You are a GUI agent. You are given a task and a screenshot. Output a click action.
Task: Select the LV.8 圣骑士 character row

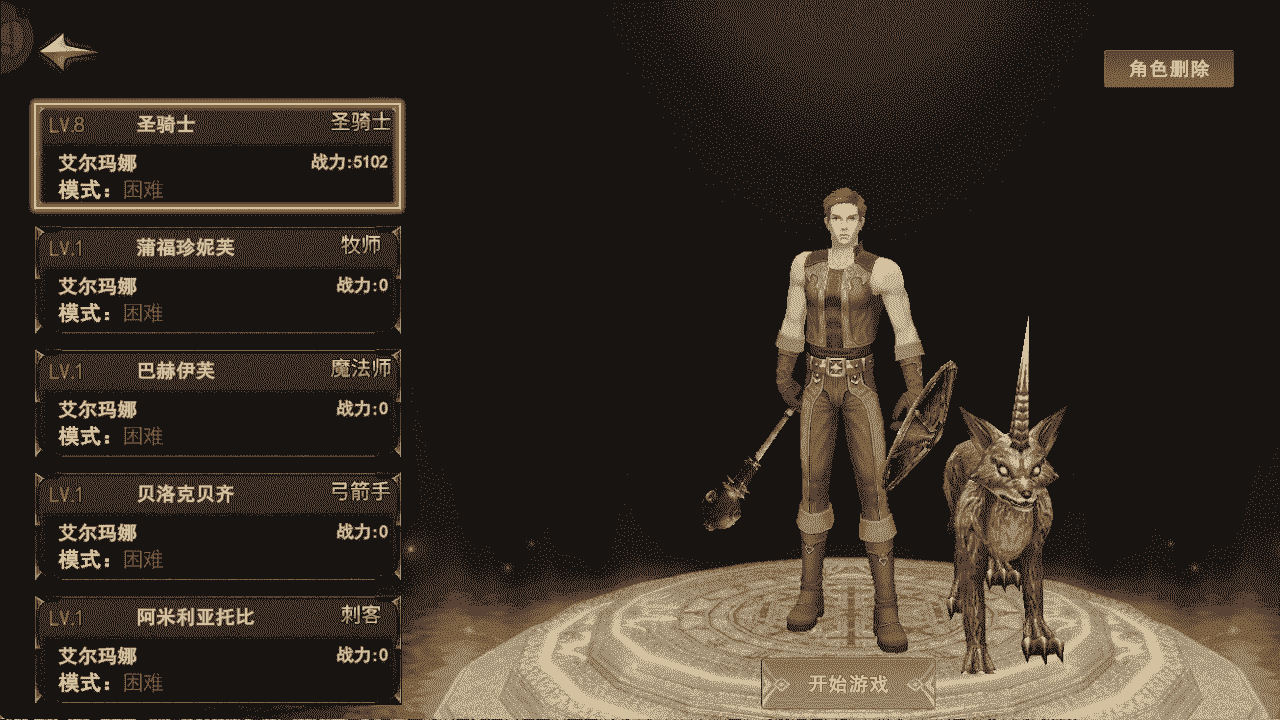pos(218,155)
